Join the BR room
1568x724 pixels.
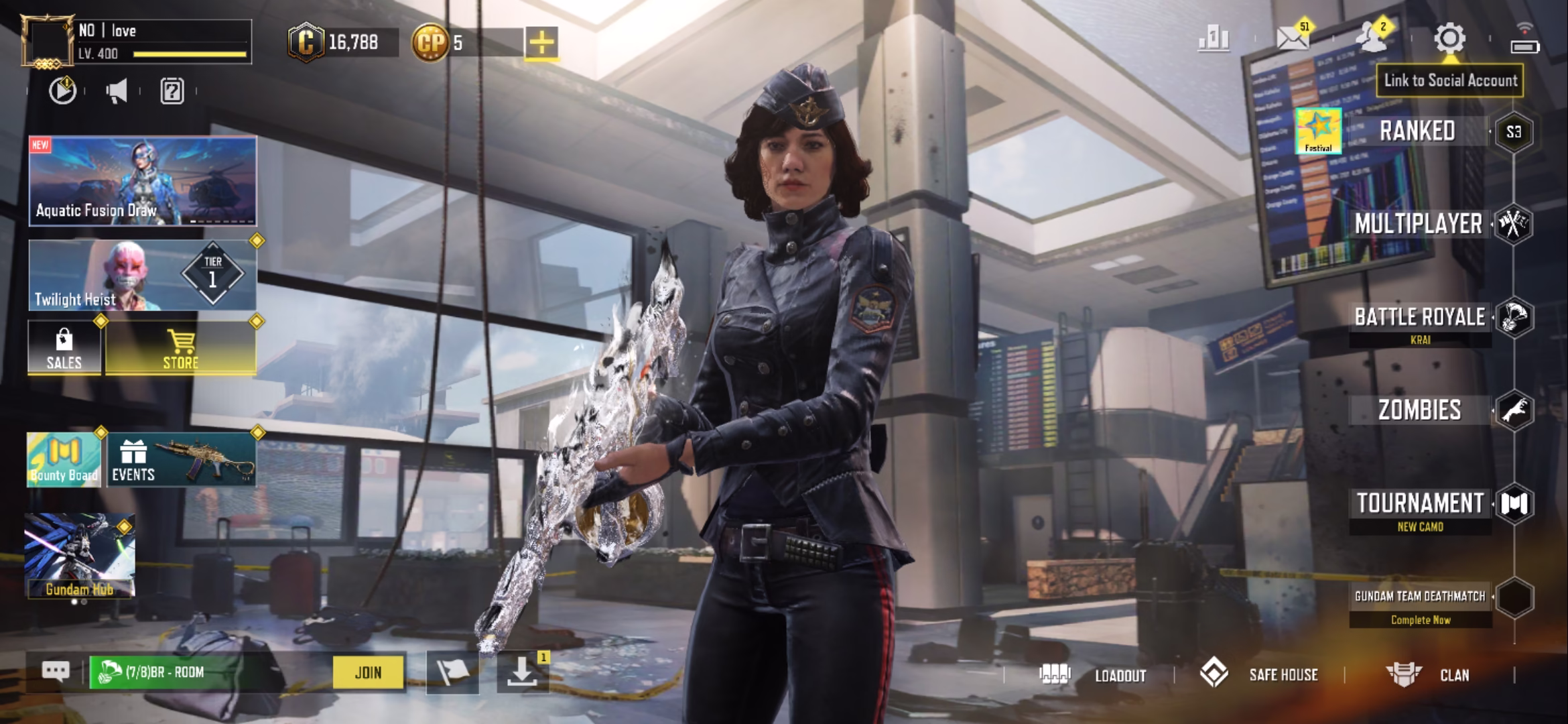(x=368, y=672)
